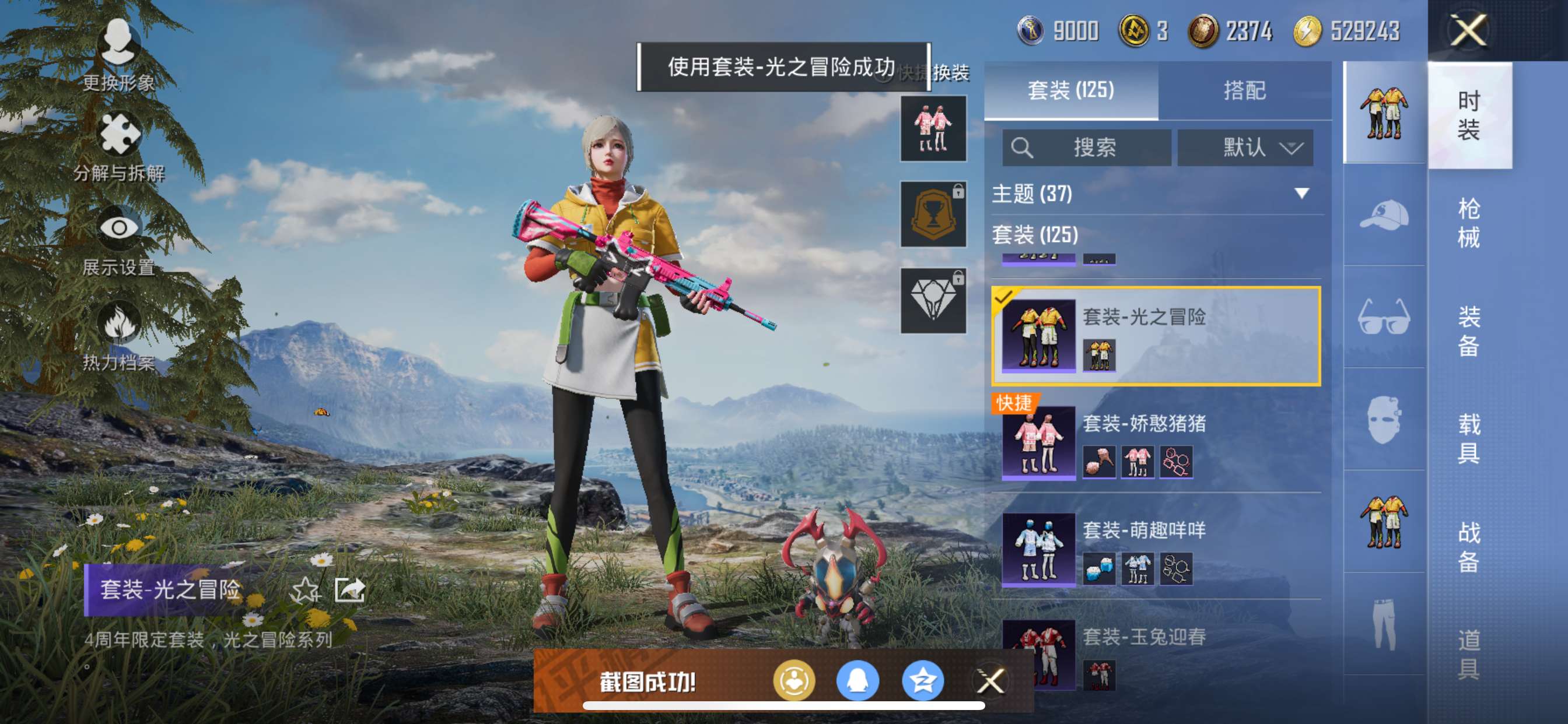Open the 默认 sort dropdown
Image resolution: width=1568 pixels, height=724 pixels.
[1245, 148]
